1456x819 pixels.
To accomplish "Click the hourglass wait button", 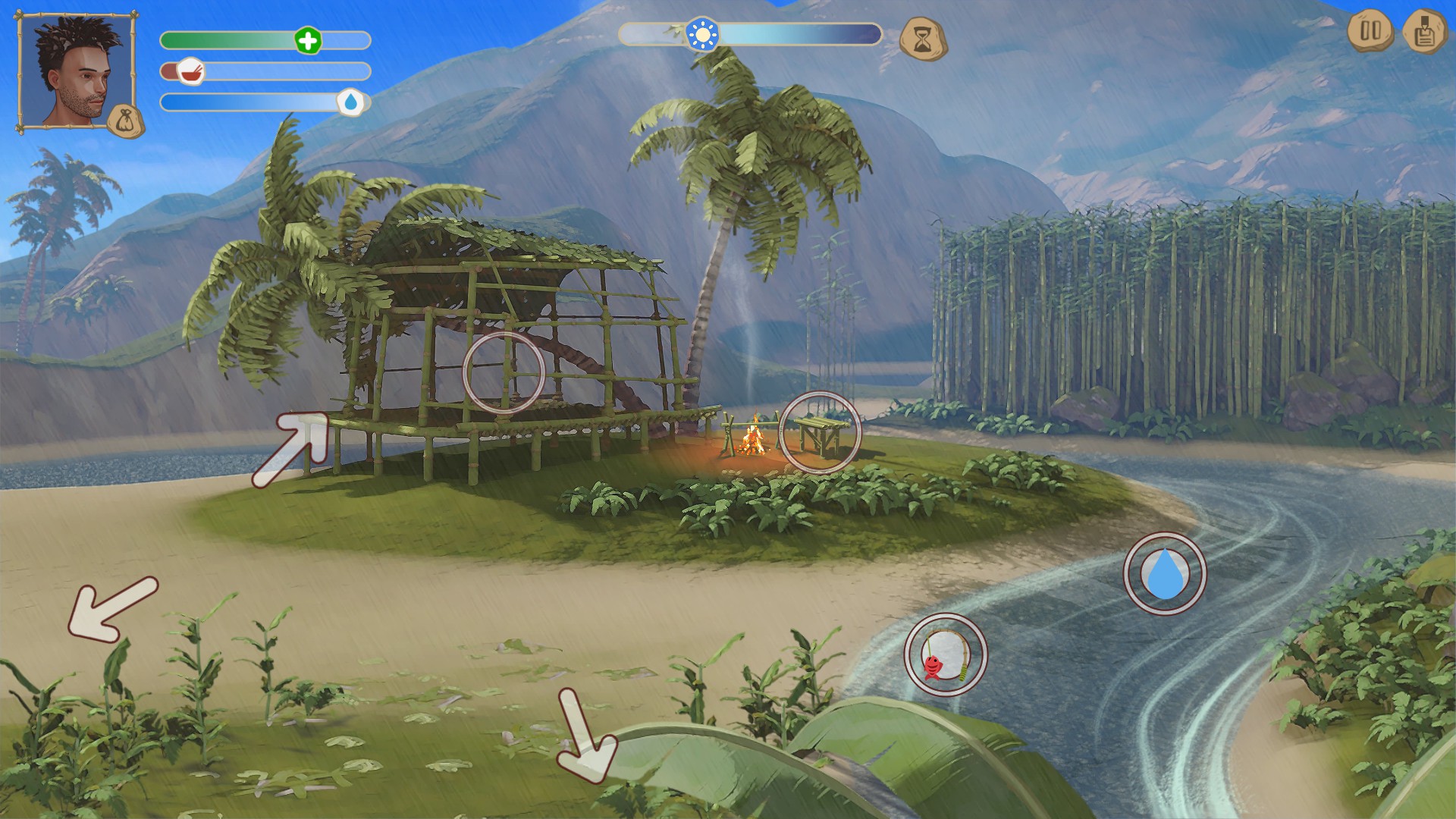I will (x=923, y=39).
